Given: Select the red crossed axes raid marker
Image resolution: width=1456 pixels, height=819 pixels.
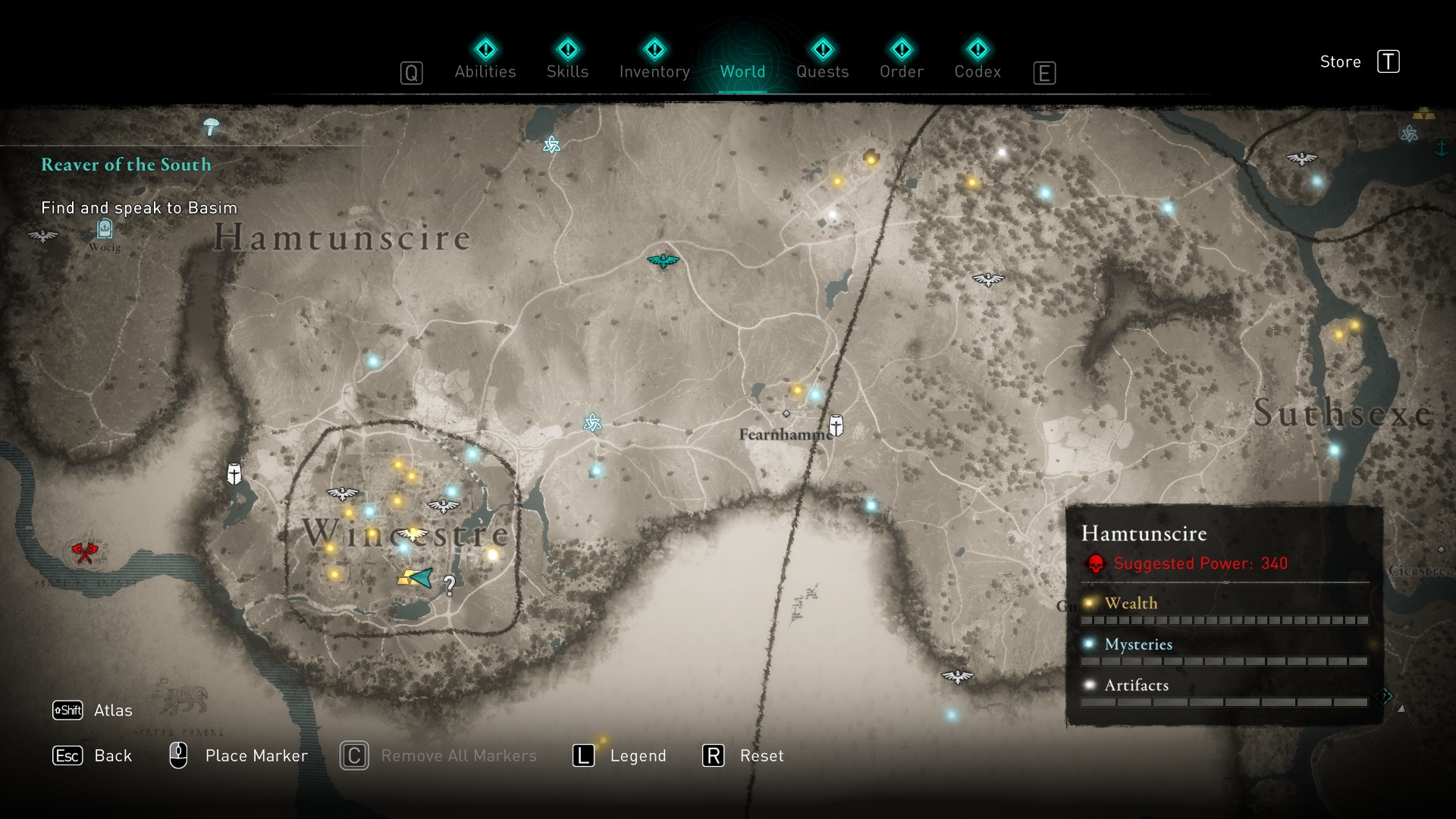Looking at the screenshot, I should pyautogui.click(x=84, y=552).
